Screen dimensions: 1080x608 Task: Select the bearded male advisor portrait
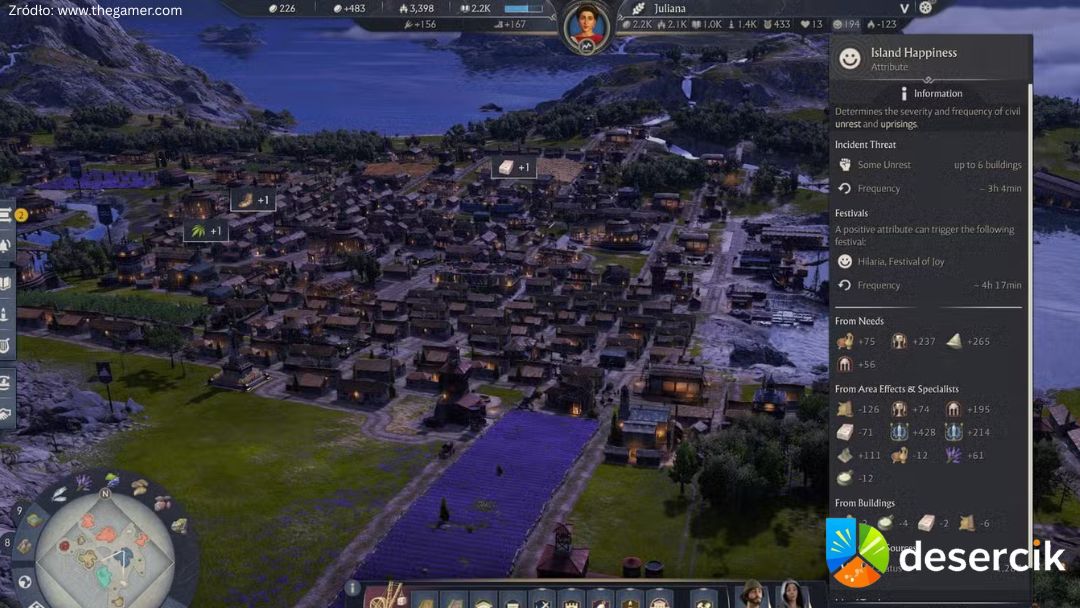coord(750,593)
